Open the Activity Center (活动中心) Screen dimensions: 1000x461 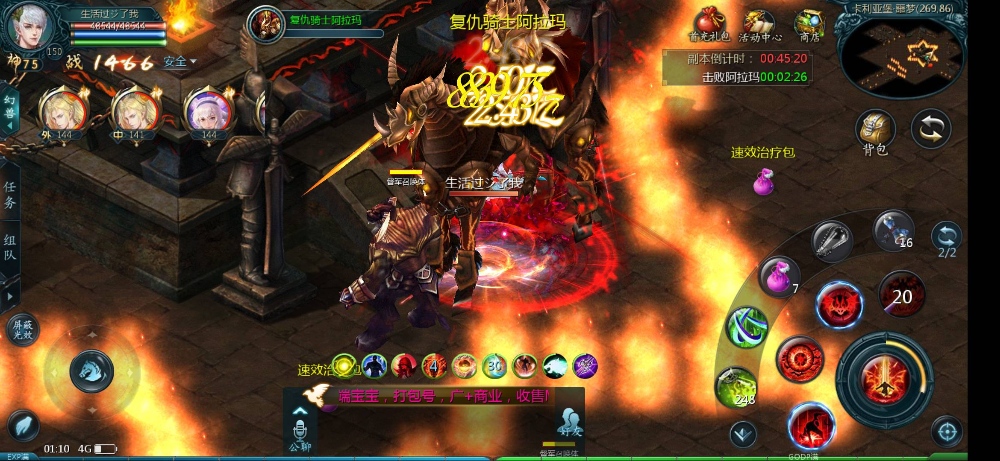(x=758, y=22)
